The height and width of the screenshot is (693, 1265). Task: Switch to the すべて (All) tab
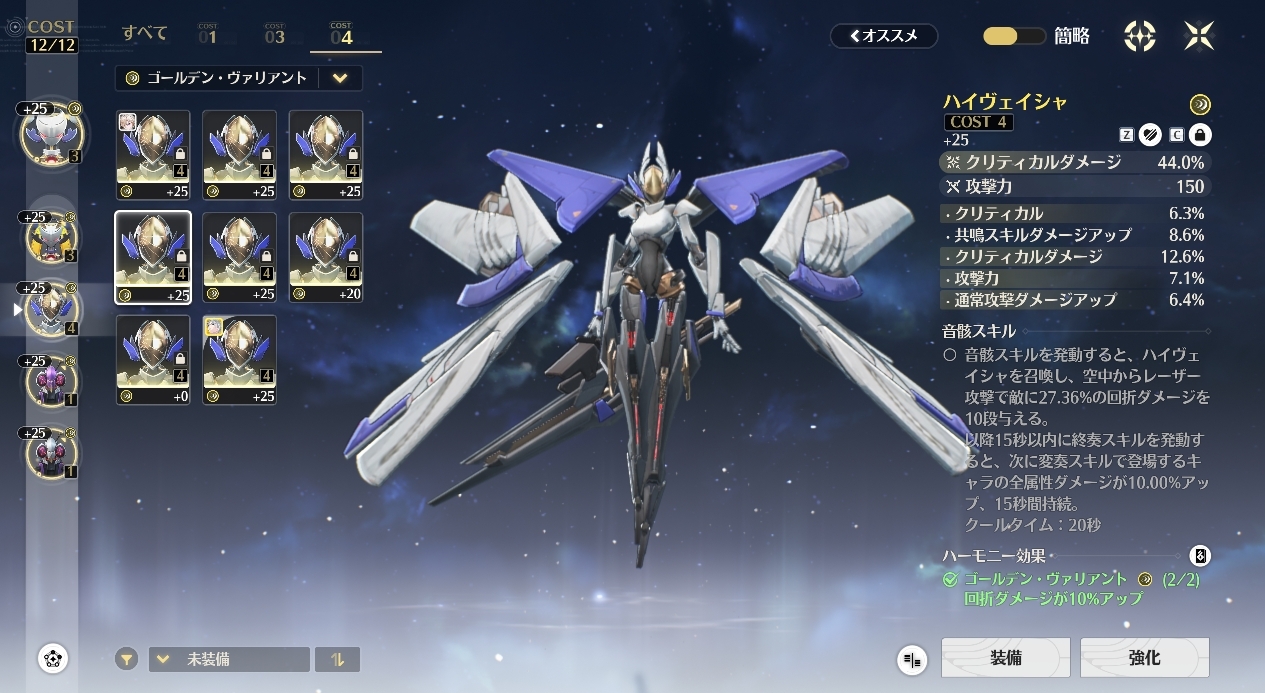145,34
